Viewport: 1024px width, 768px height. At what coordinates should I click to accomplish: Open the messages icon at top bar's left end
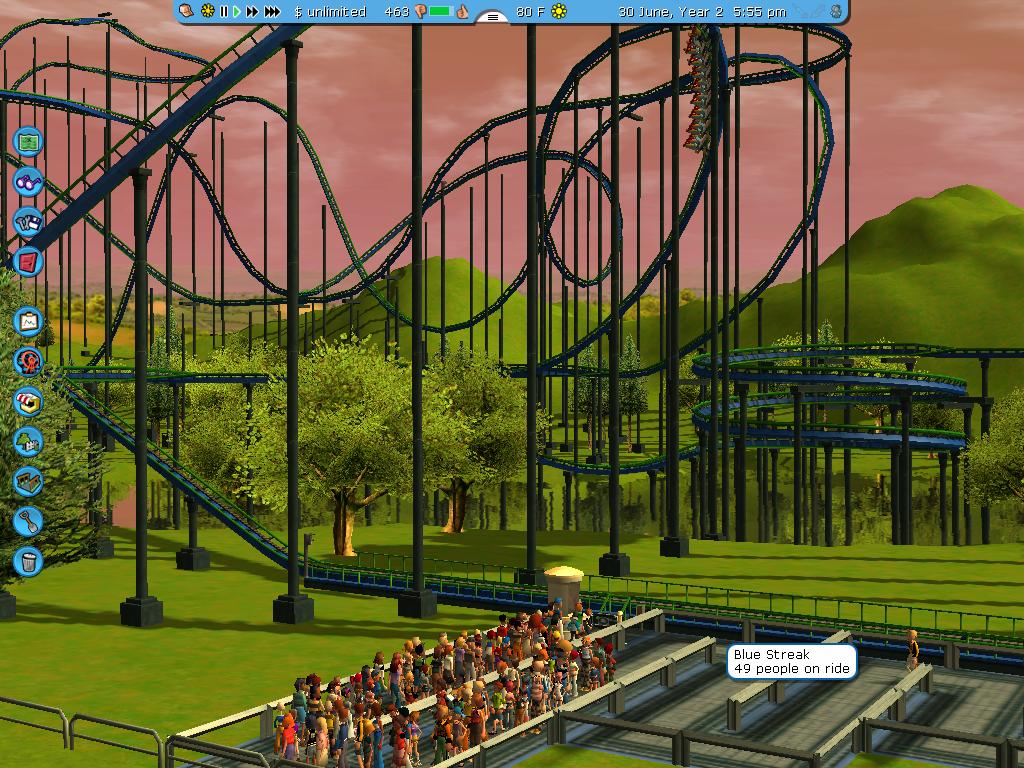(x=187, y=12)
